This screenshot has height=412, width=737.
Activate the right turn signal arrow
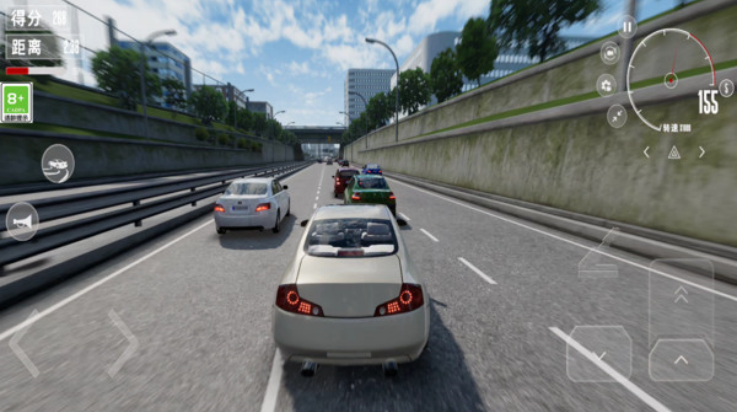(702, 152)
